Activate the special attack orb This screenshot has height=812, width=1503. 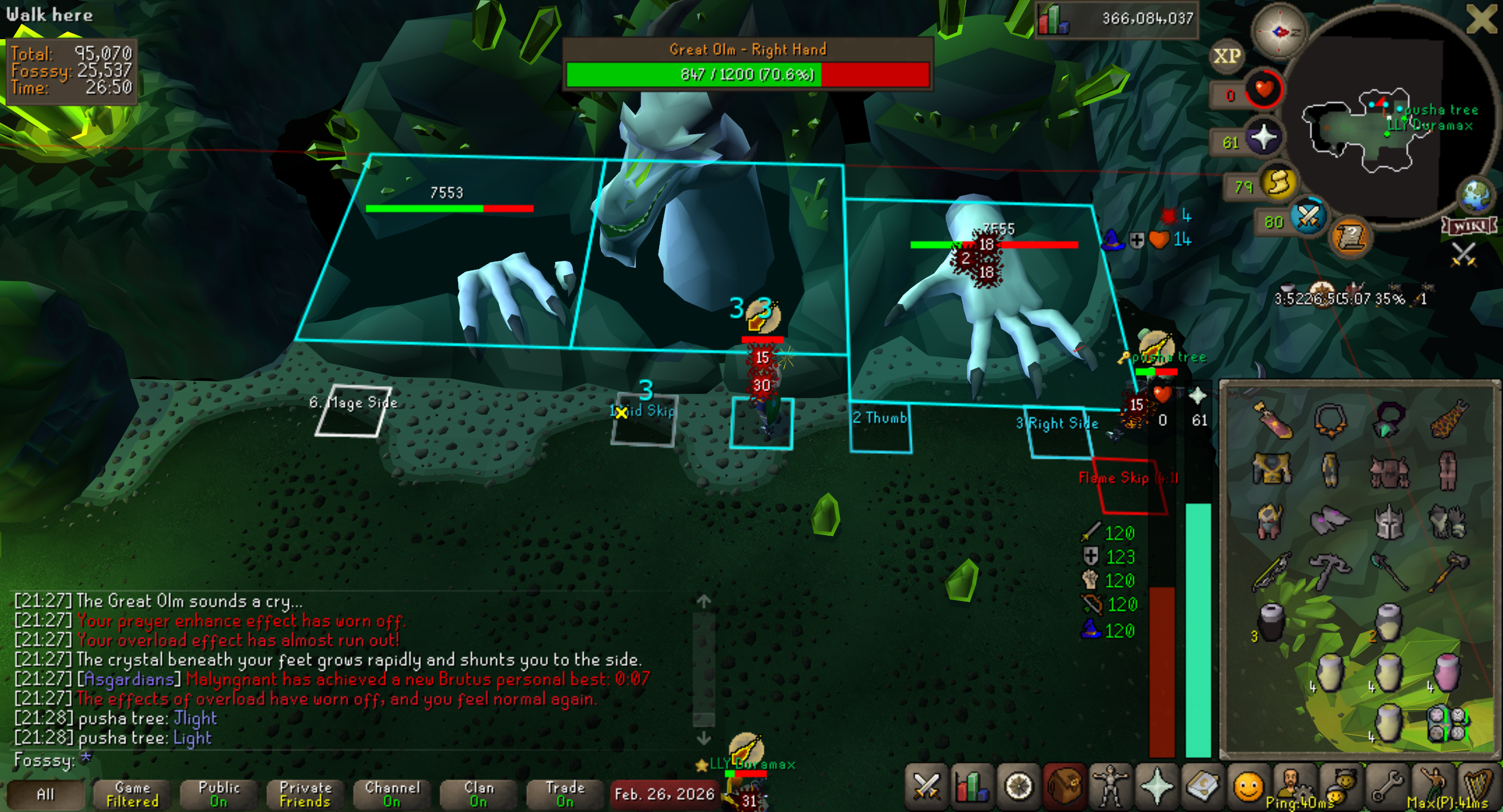[1308, 217]
